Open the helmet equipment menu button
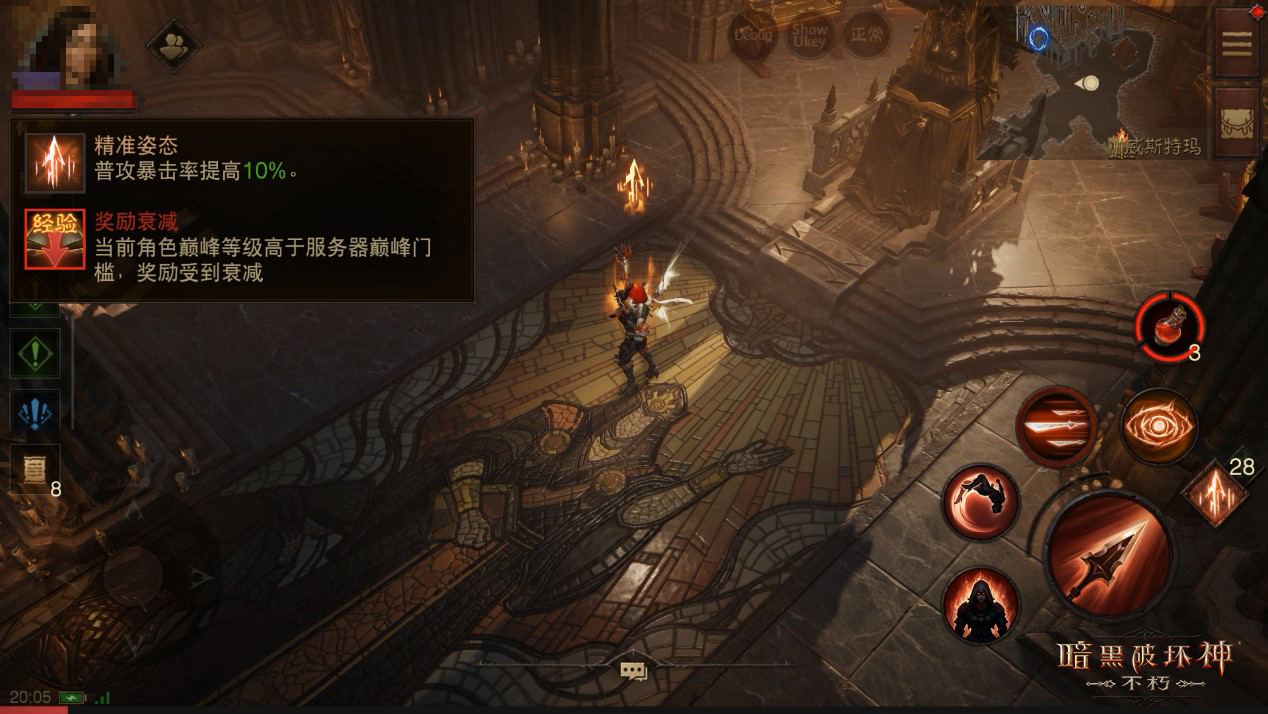1268x714 pixels. [x=1237, y=123]
